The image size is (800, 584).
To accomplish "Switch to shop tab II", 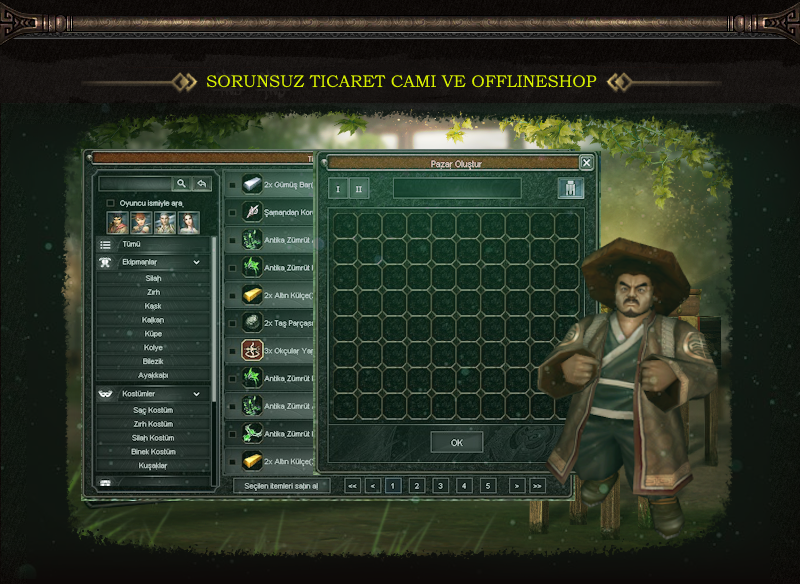I will tap(359, 189).
